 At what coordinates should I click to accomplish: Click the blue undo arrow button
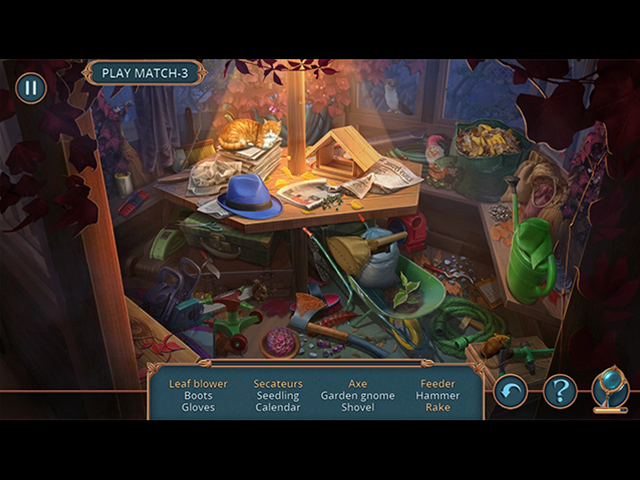(x=510, y=389)
